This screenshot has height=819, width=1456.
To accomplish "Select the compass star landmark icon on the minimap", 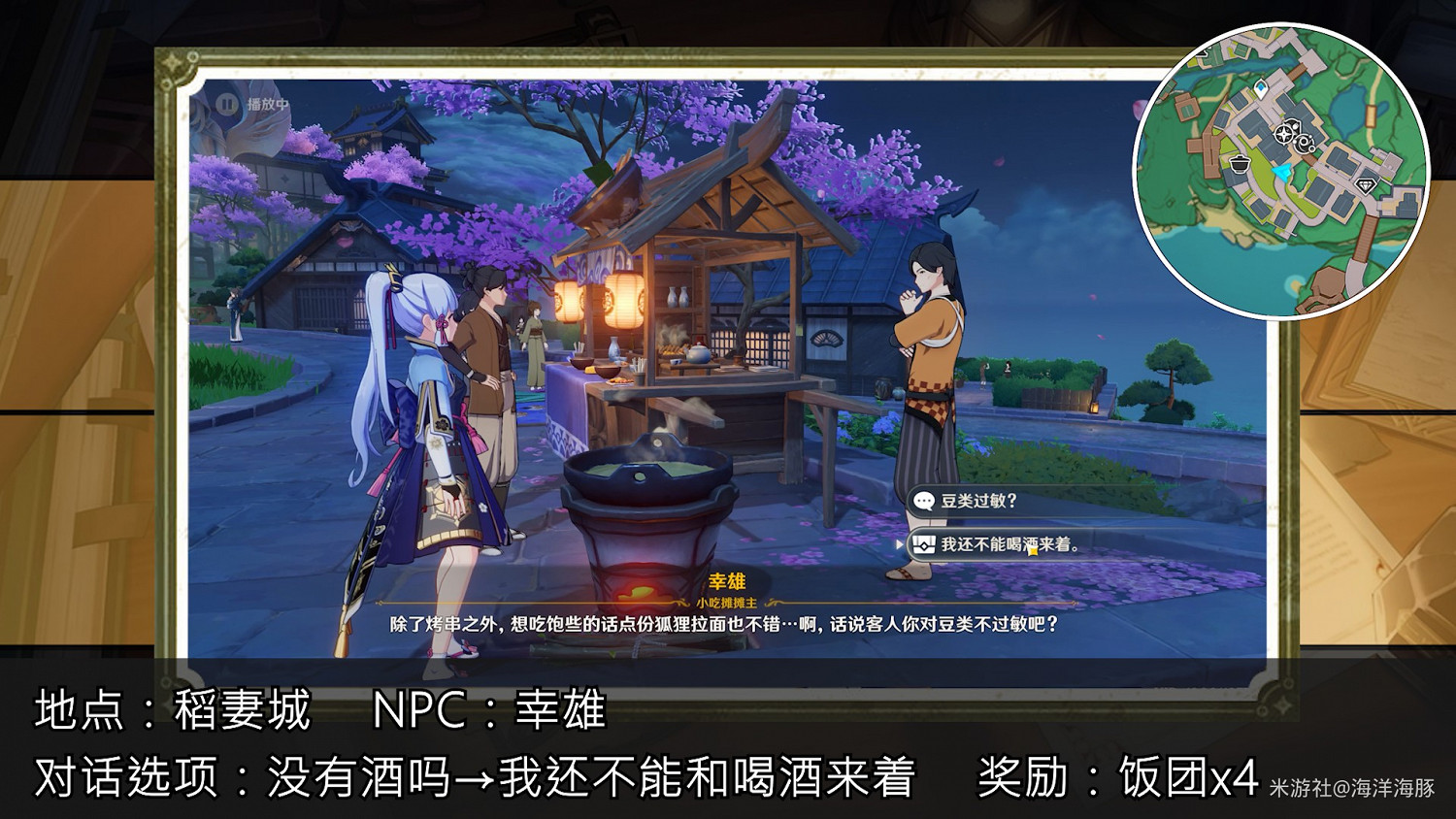I will point(1283,133).
